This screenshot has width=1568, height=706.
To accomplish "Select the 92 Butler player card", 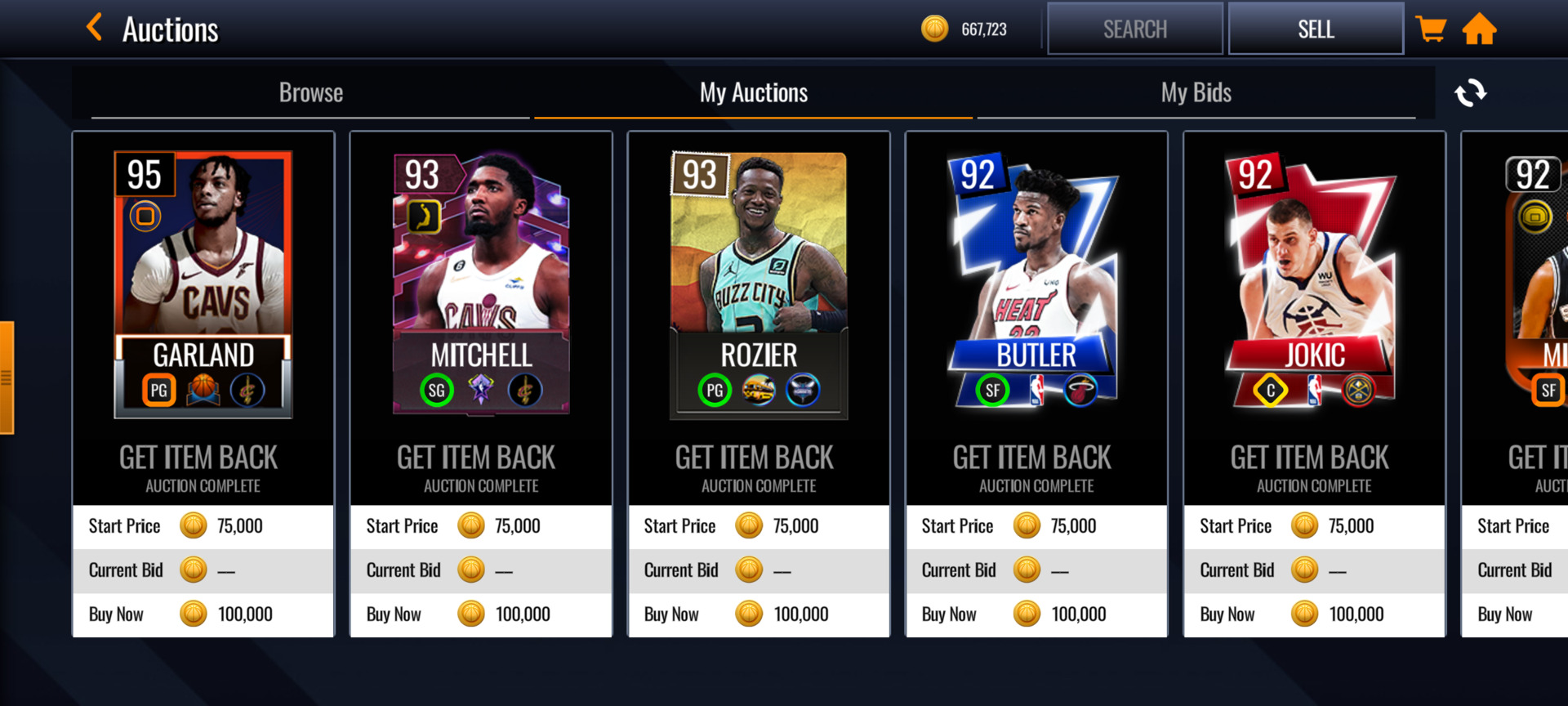I will (1036, 284).
